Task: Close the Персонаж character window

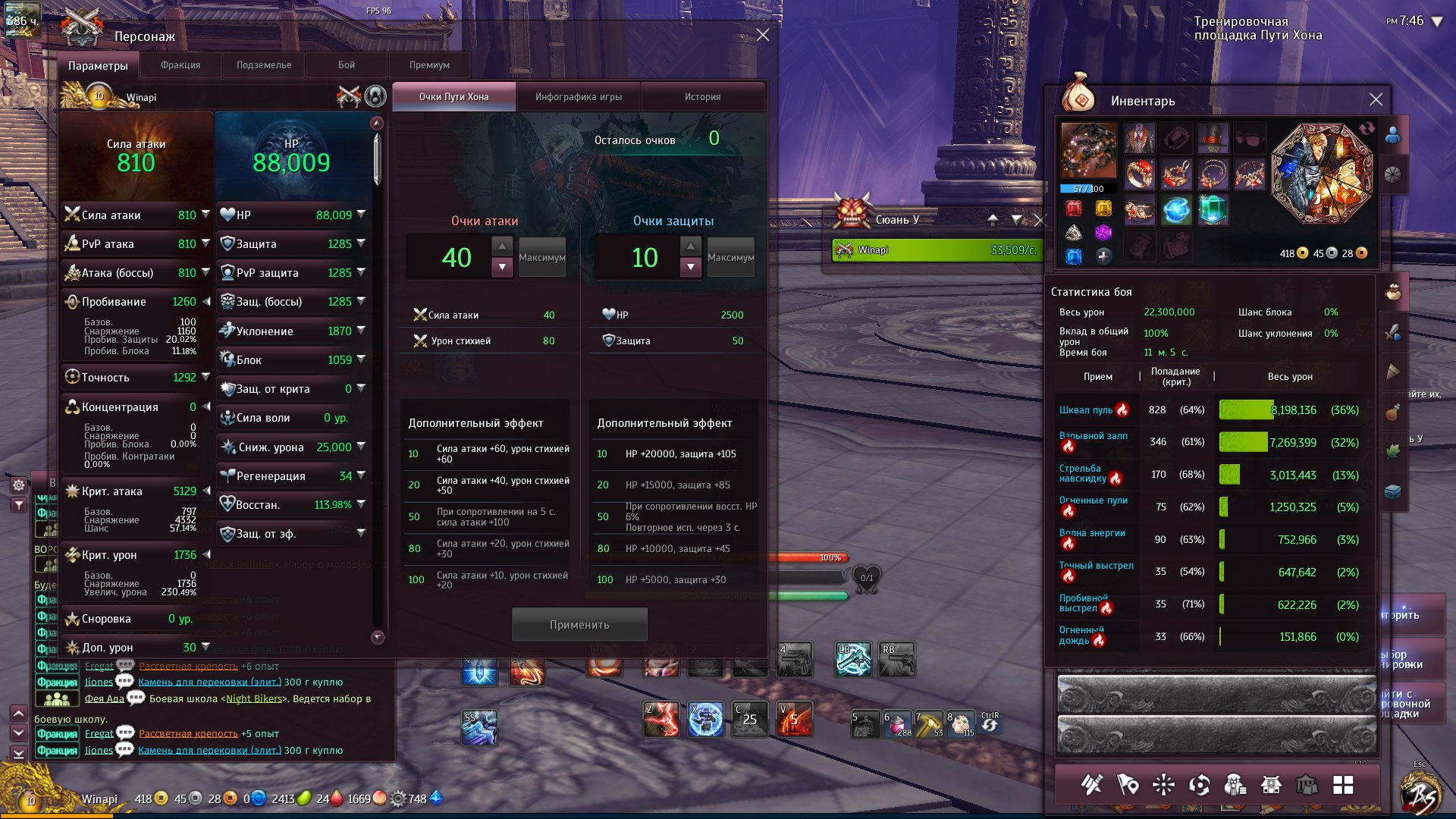Action: (763, 35)
